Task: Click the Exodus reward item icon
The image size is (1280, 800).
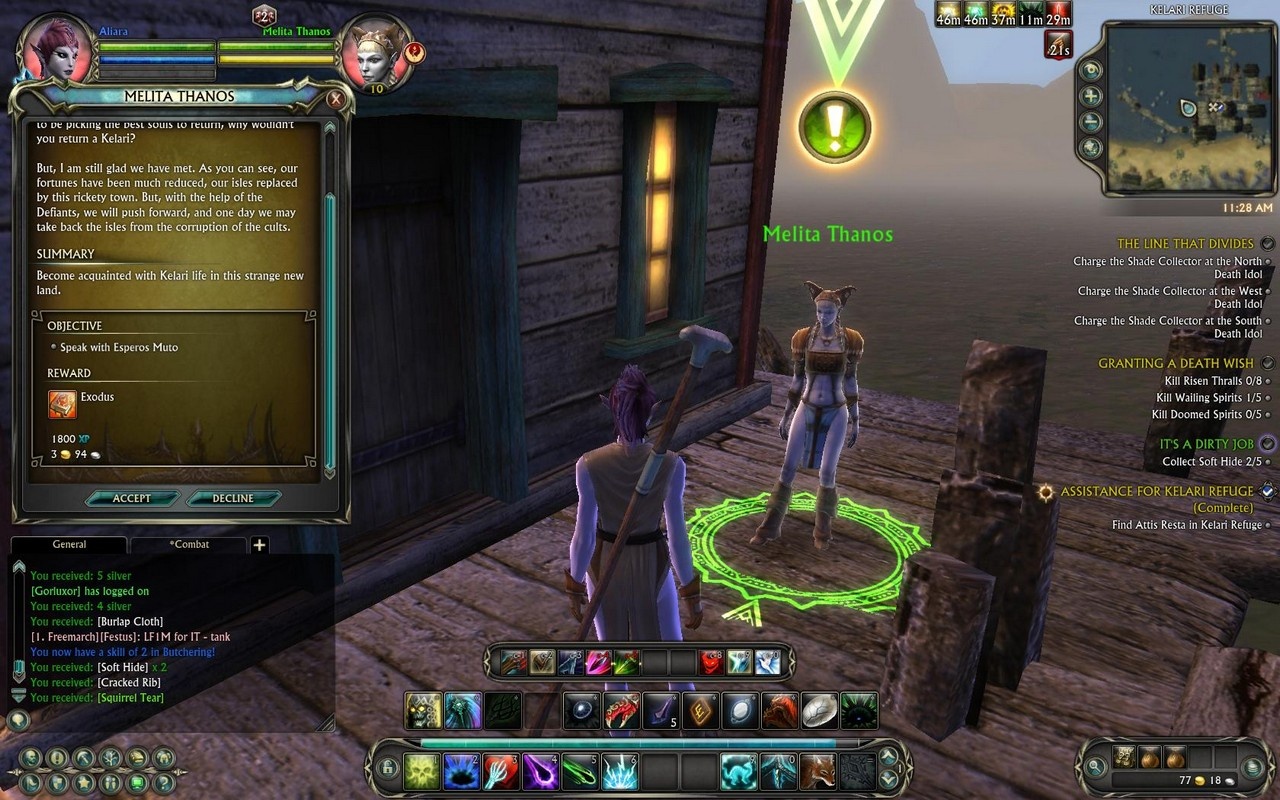Action: 63,404
